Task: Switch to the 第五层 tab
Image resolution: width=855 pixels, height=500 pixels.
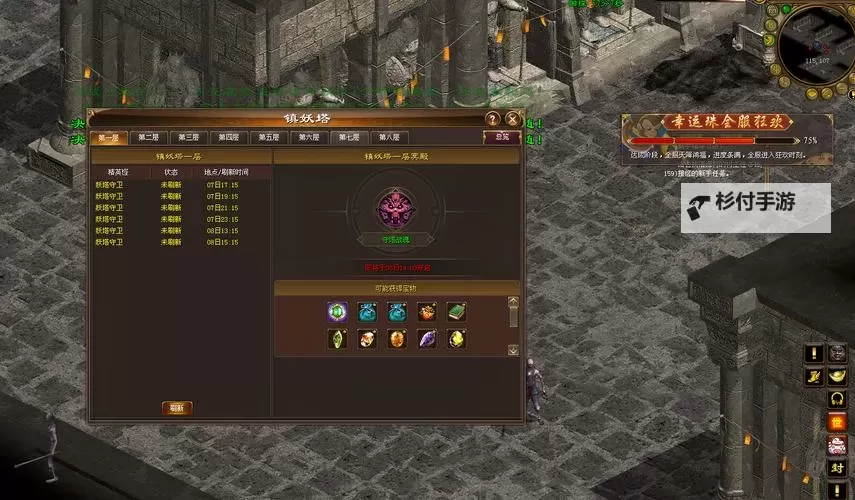Action: tap(269, 138)
